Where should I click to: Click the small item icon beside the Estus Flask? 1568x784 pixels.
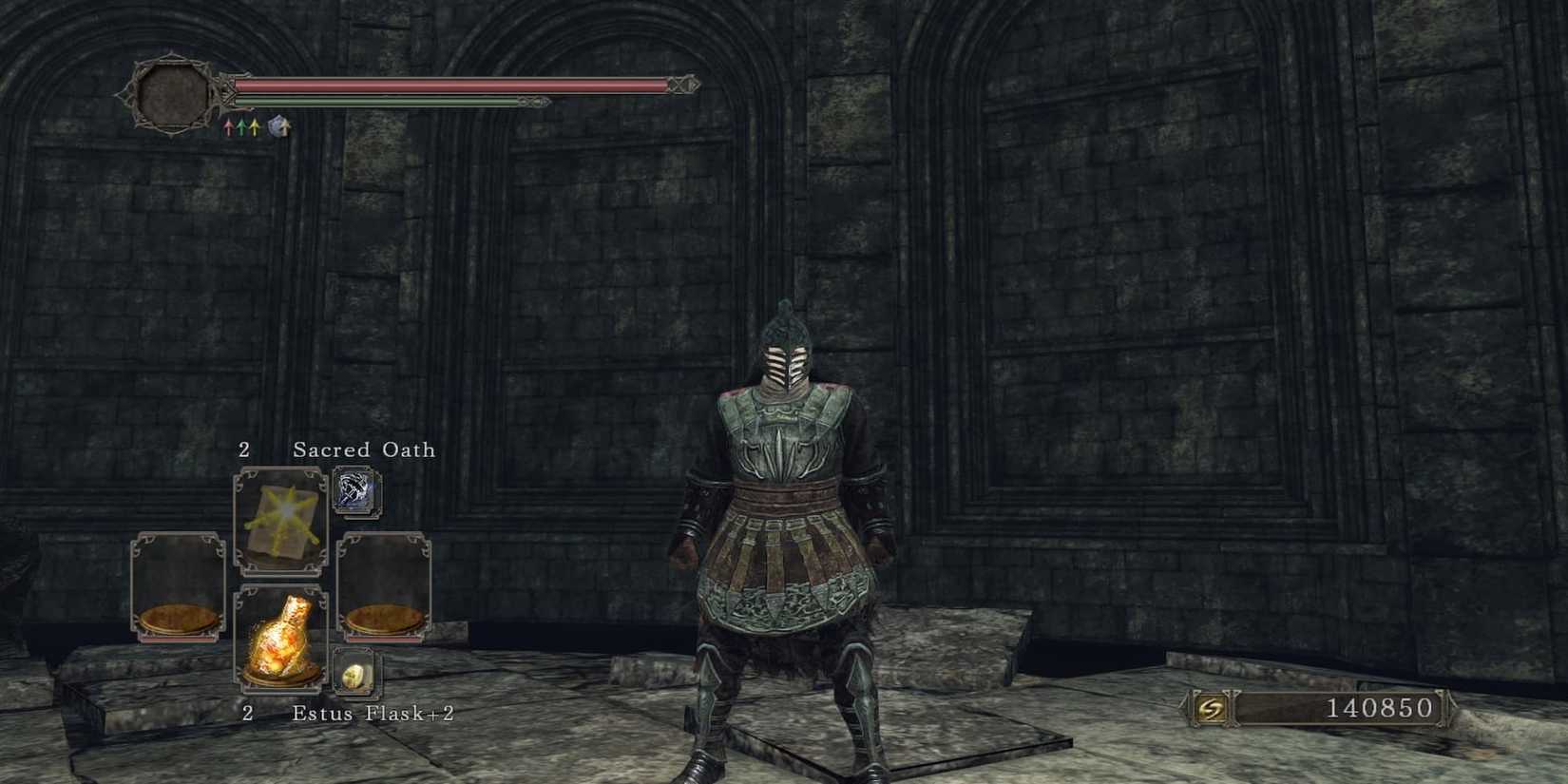pyautogui.click(x=355, y=673)
